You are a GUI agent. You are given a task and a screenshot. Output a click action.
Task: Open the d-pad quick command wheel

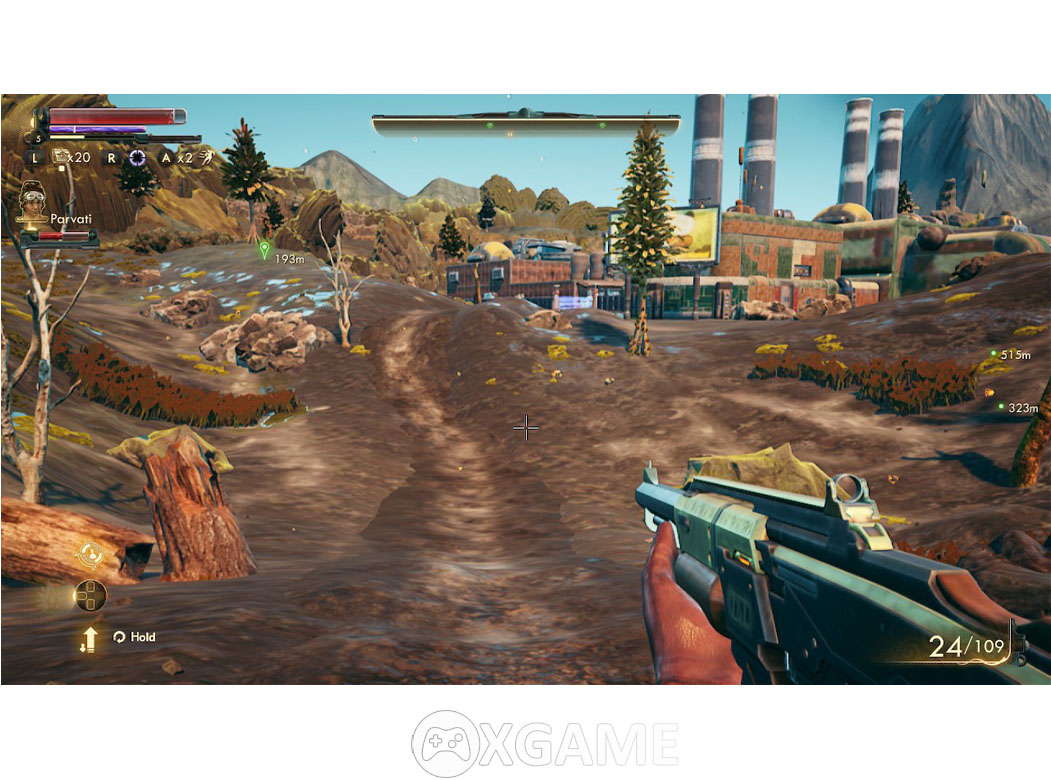90,596
